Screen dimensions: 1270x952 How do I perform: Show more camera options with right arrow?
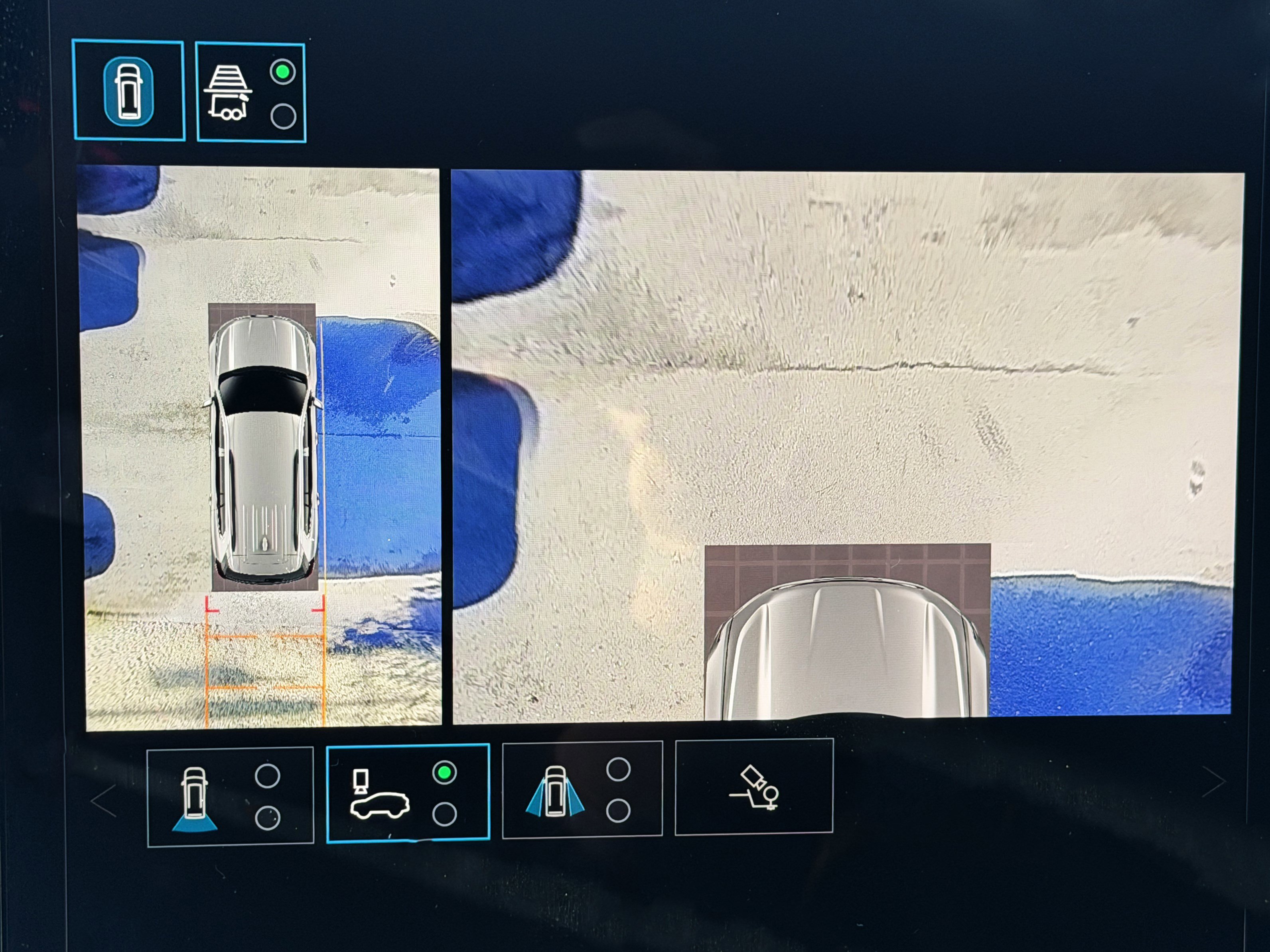(x=1213, y=781)
